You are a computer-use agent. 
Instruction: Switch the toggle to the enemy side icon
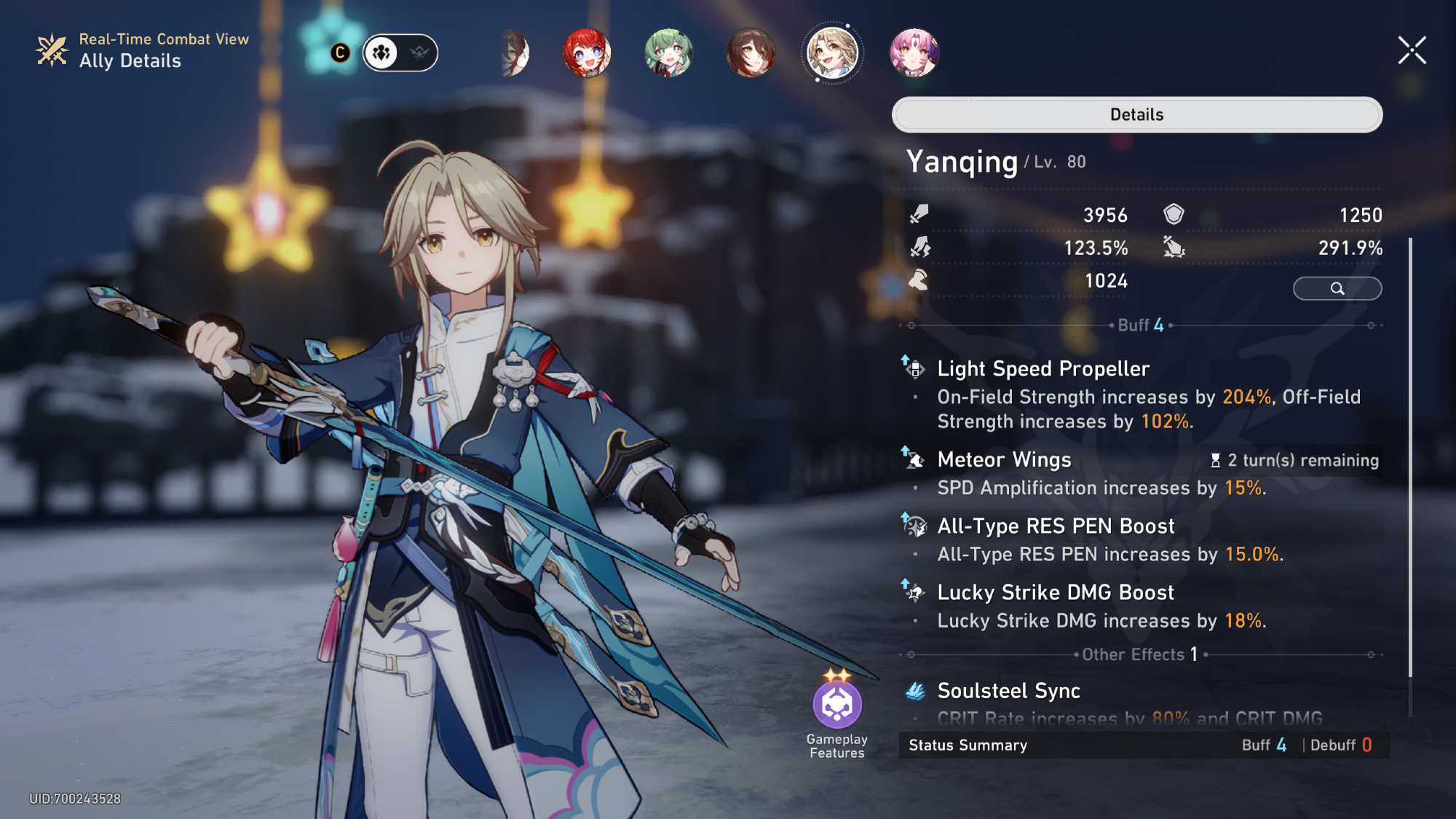point(419,52)
